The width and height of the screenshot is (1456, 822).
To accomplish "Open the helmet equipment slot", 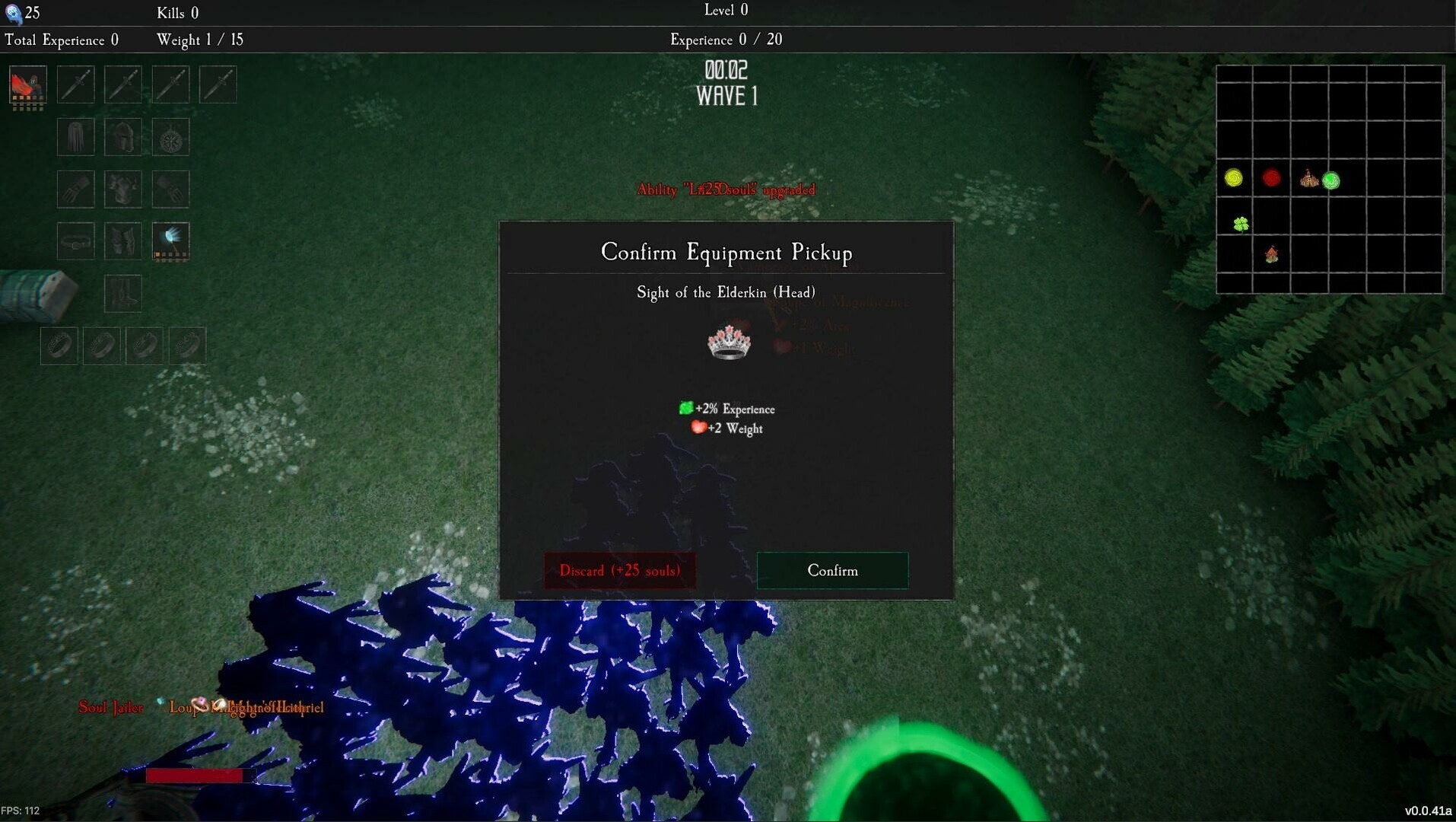I will (x=123, y=137).
